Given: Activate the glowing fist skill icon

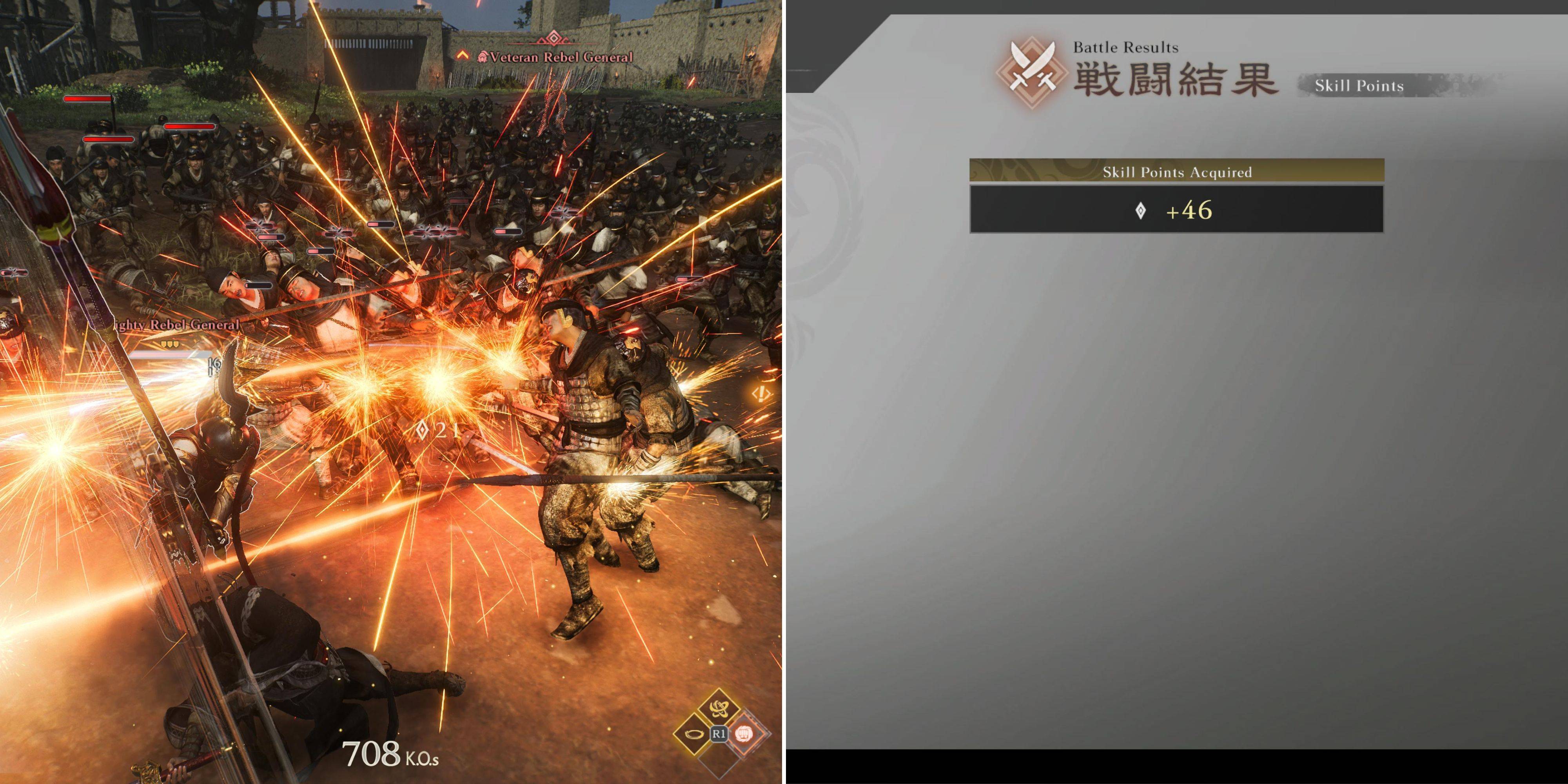Looking at the screenshot, I should [744, 733].
